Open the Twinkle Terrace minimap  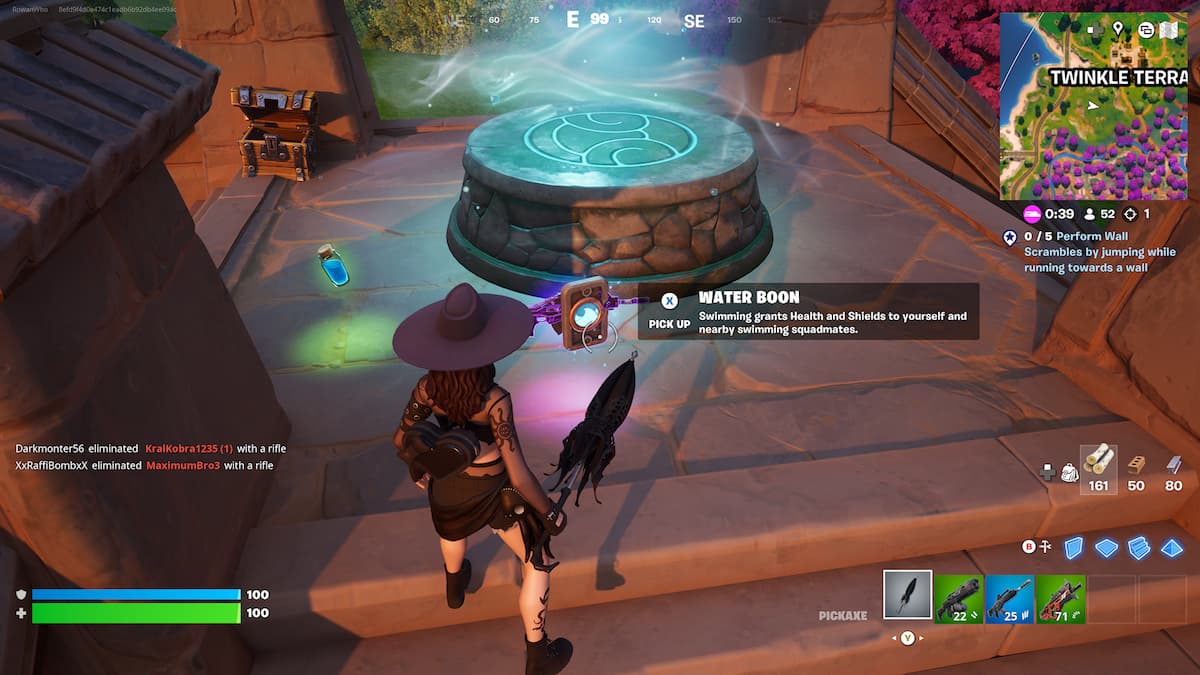click(1093, 120)
